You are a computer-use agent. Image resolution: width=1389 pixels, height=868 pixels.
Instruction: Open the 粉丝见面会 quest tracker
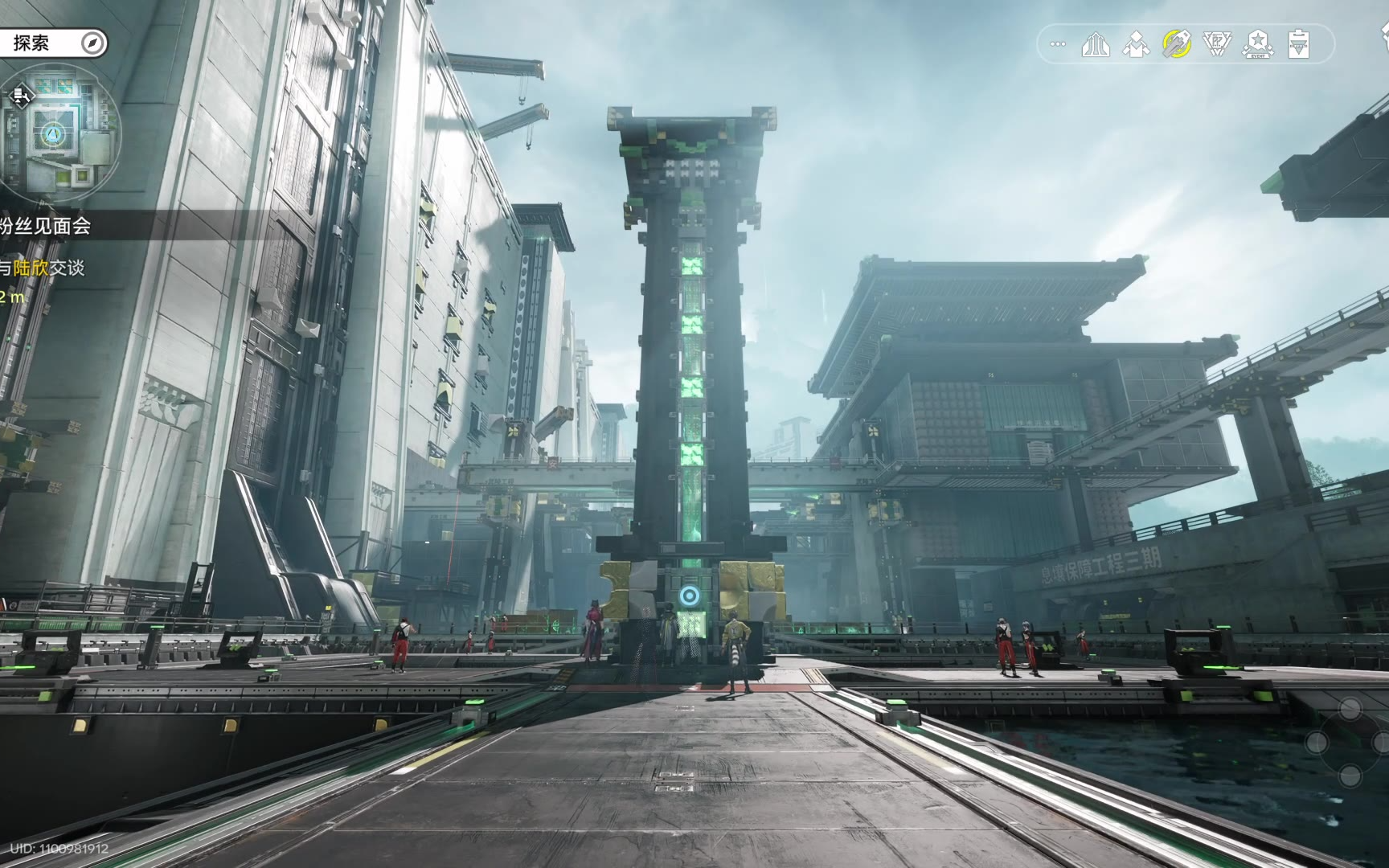(47, 227)
